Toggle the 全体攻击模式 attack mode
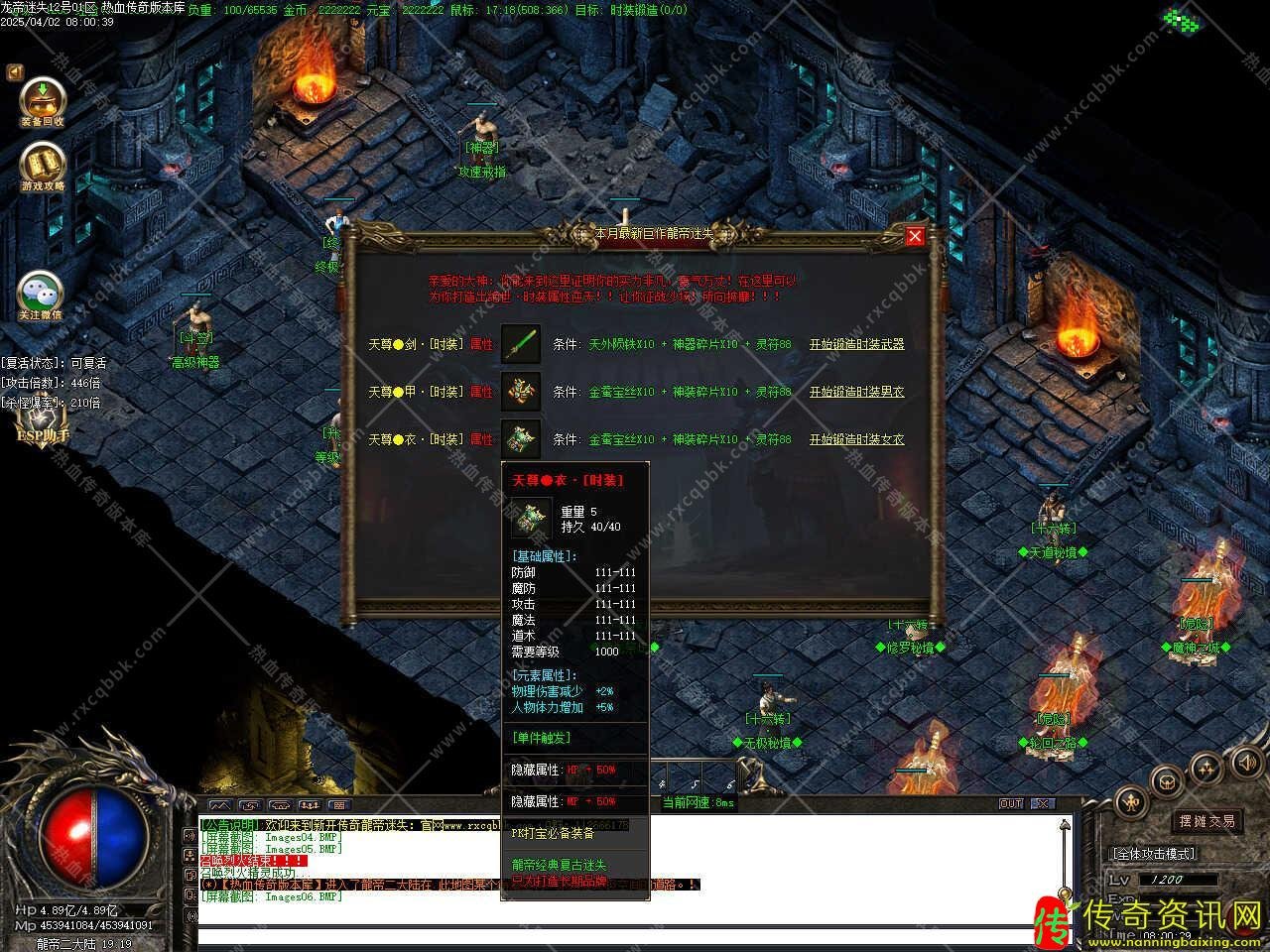The height and width of the screenshot is (952, 1270). click(x=1153, y=853)
